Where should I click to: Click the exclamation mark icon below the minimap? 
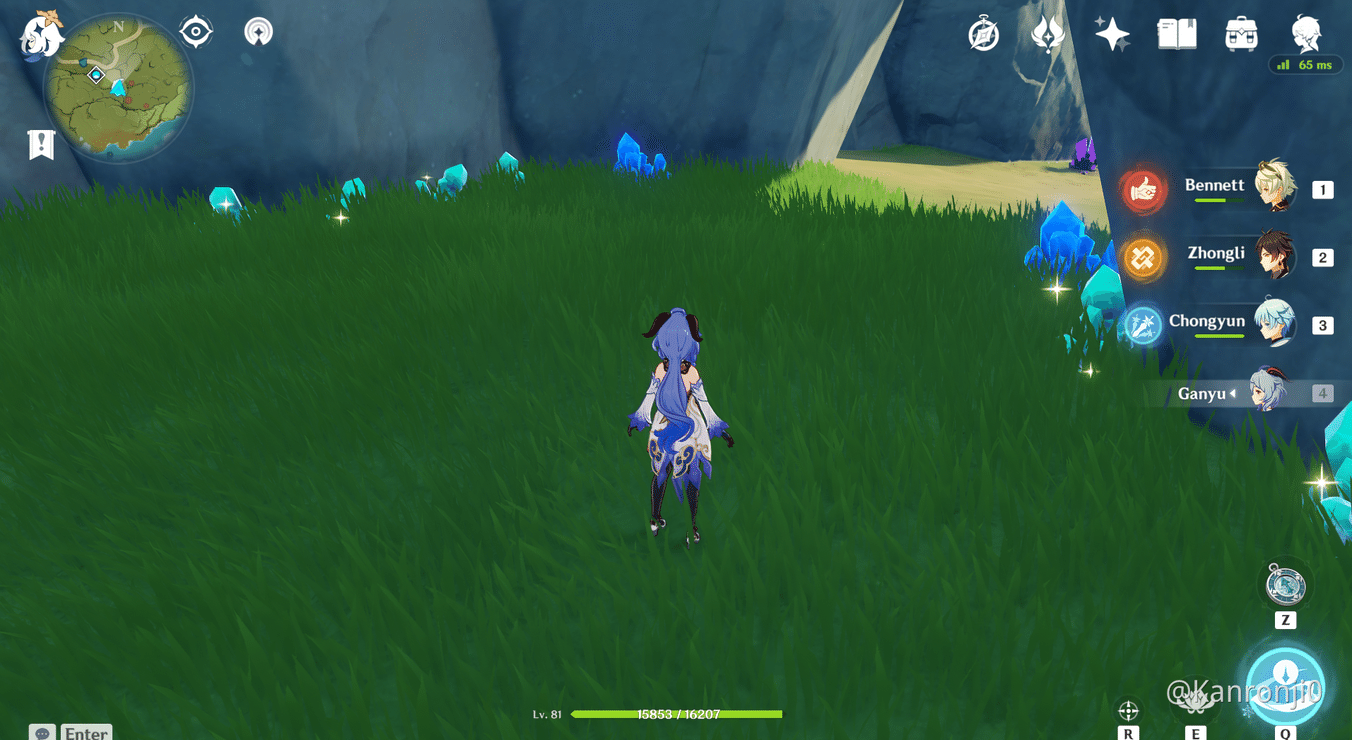39,143
